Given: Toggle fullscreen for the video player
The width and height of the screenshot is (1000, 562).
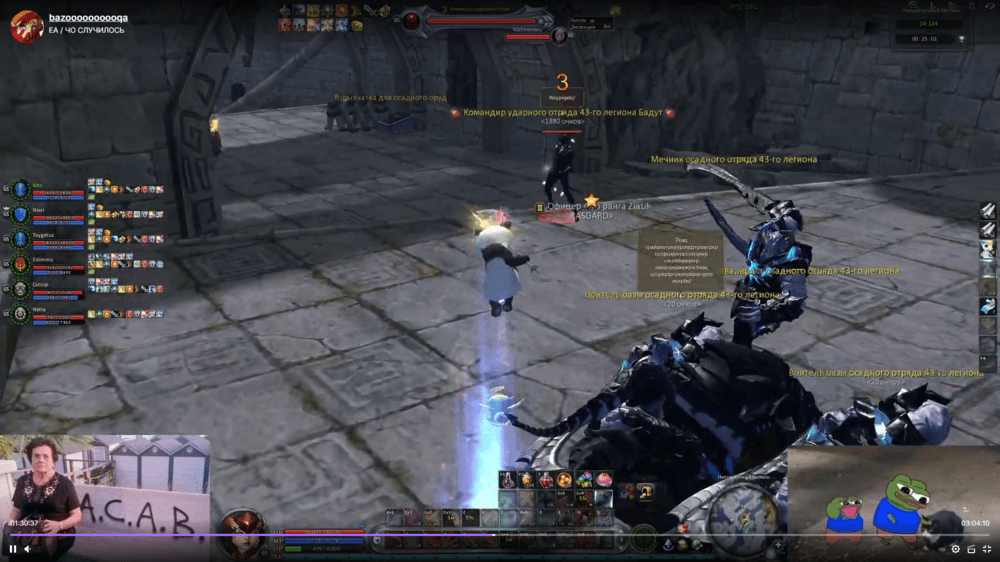Looking at the screenshot, I should [x=986, y=549].
